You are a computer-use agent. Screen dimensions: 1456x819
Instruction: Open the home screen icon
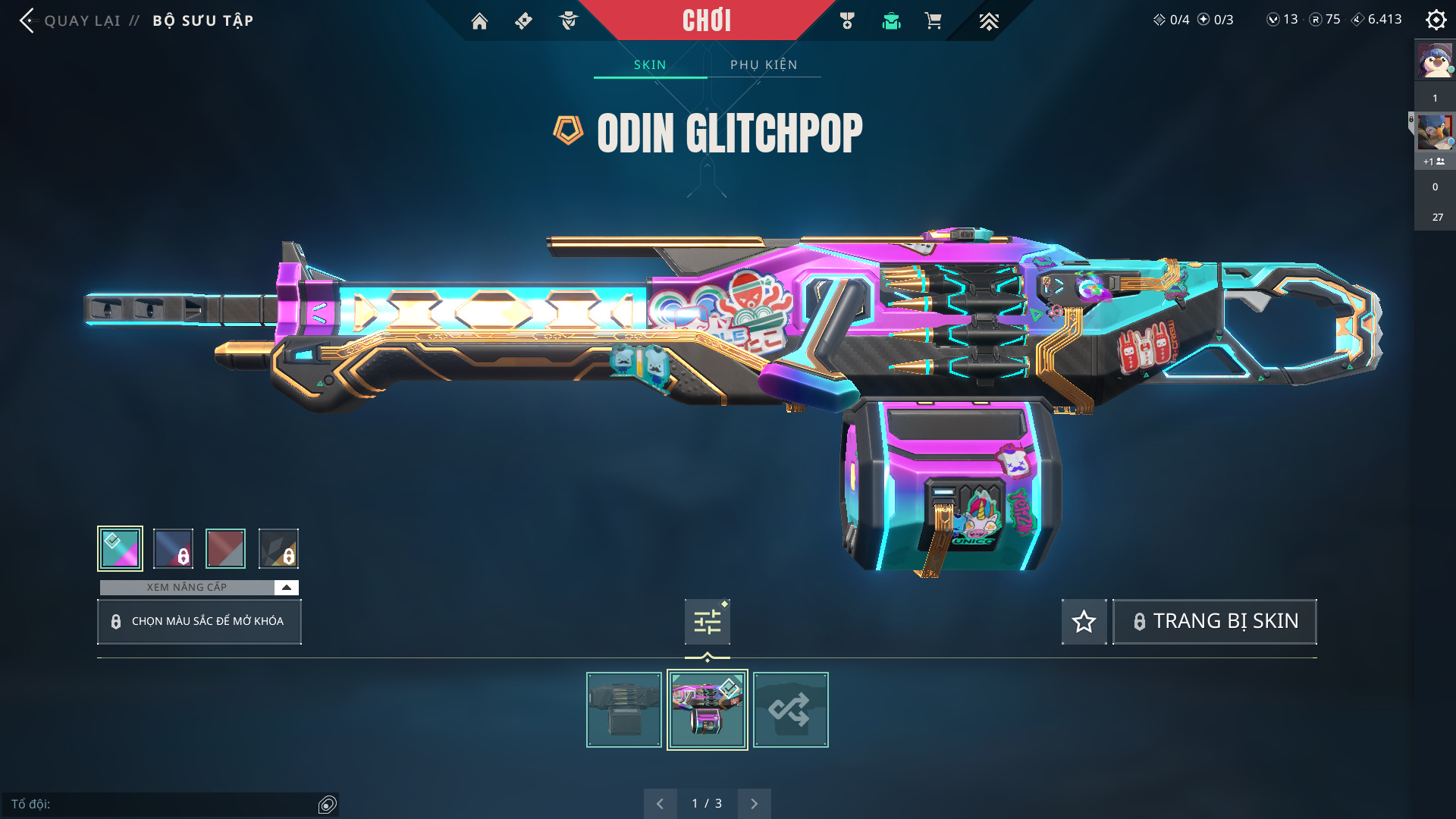click(479, 21)
